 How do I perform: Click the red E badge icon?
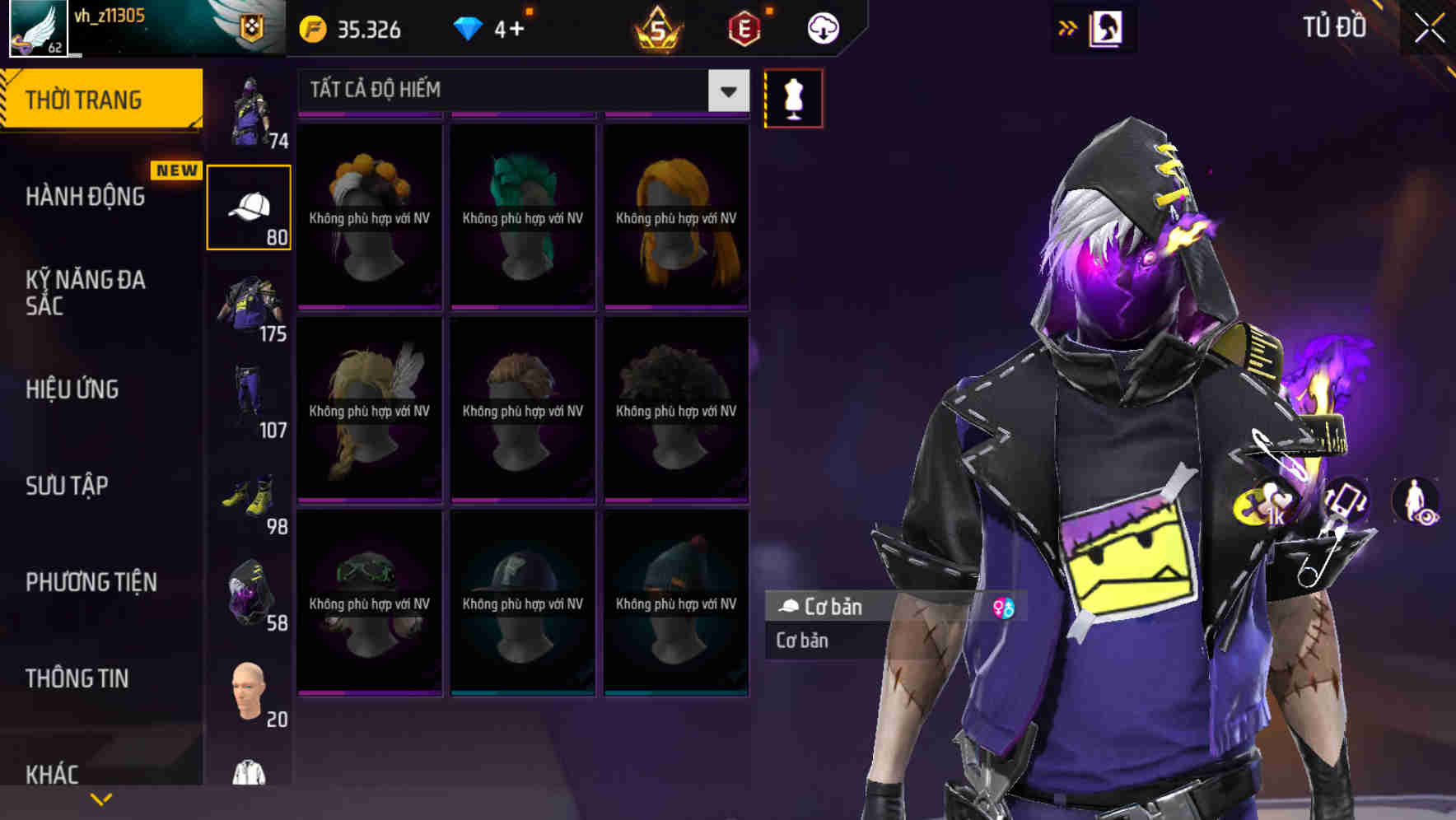point(742,27)
